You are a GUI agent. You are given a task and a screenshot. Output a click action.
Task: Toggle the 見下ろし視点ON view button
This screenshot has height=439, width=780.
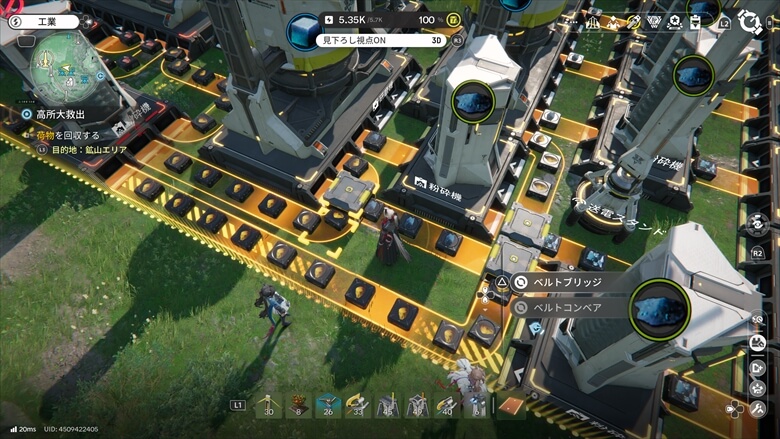point(381,40)
